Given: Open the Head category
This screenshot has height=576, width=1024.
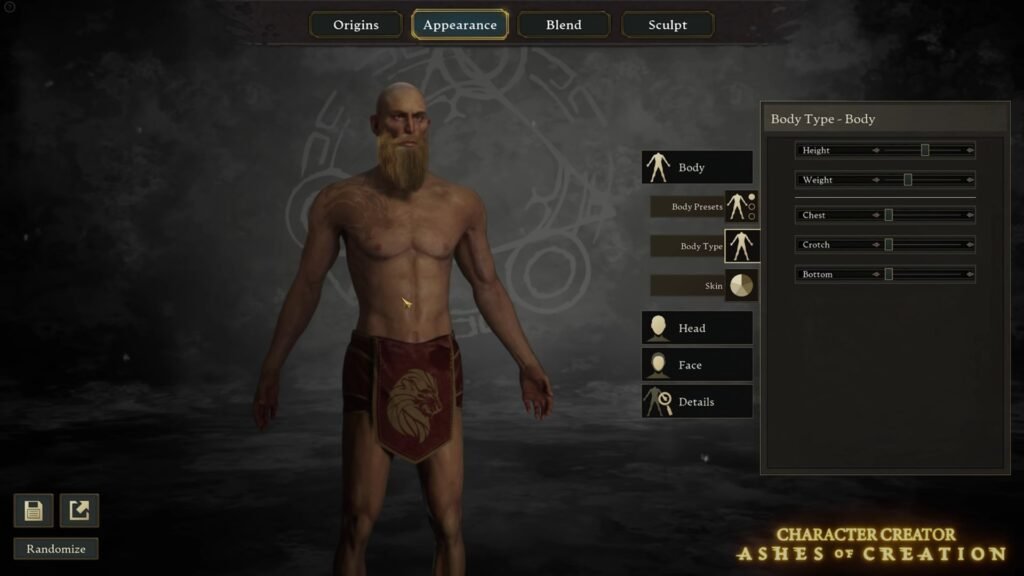Looking at the screenshot, I should coord(697,328).
